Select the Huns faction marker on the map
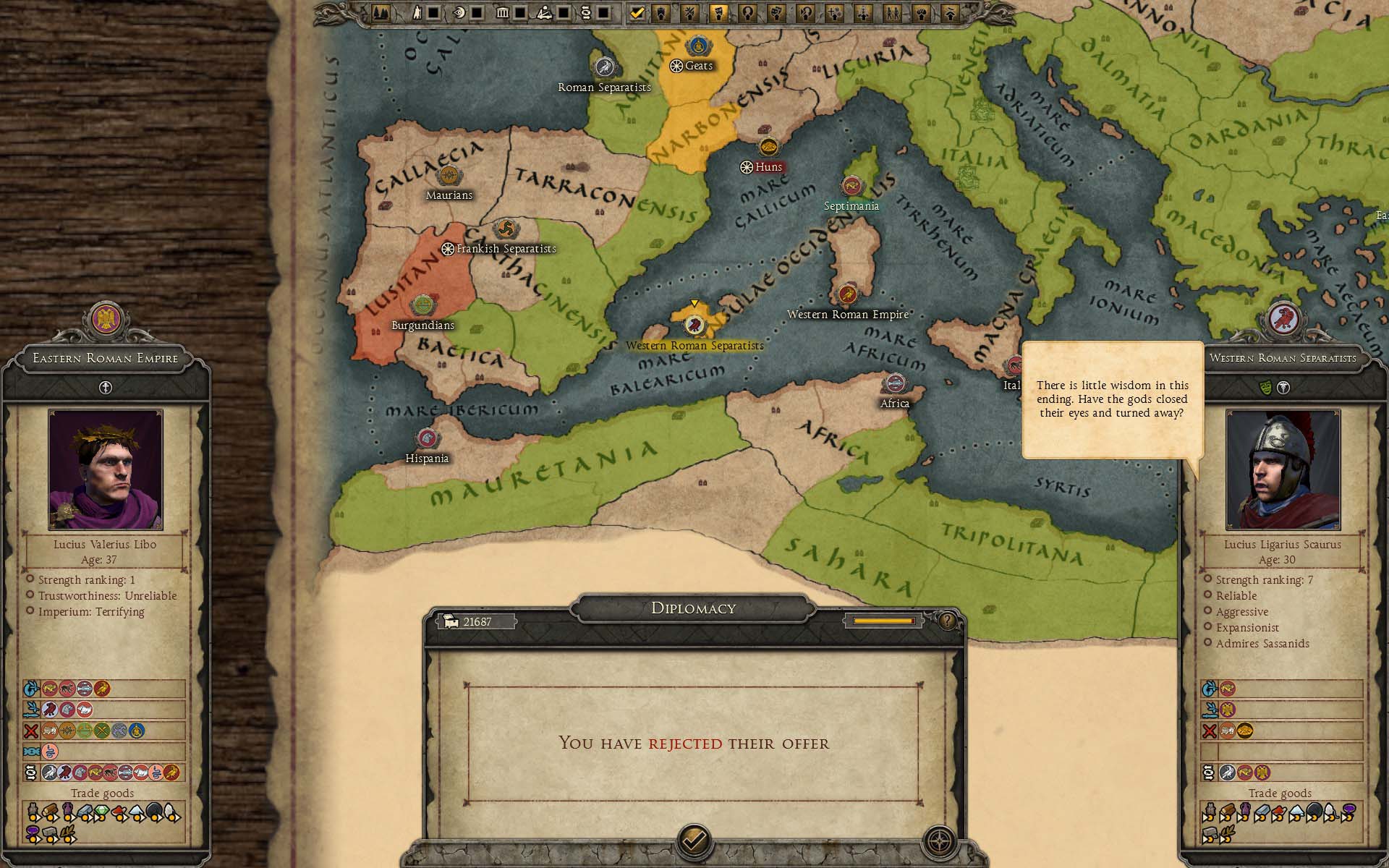1389x868 pixels. (x=768, y=147)
